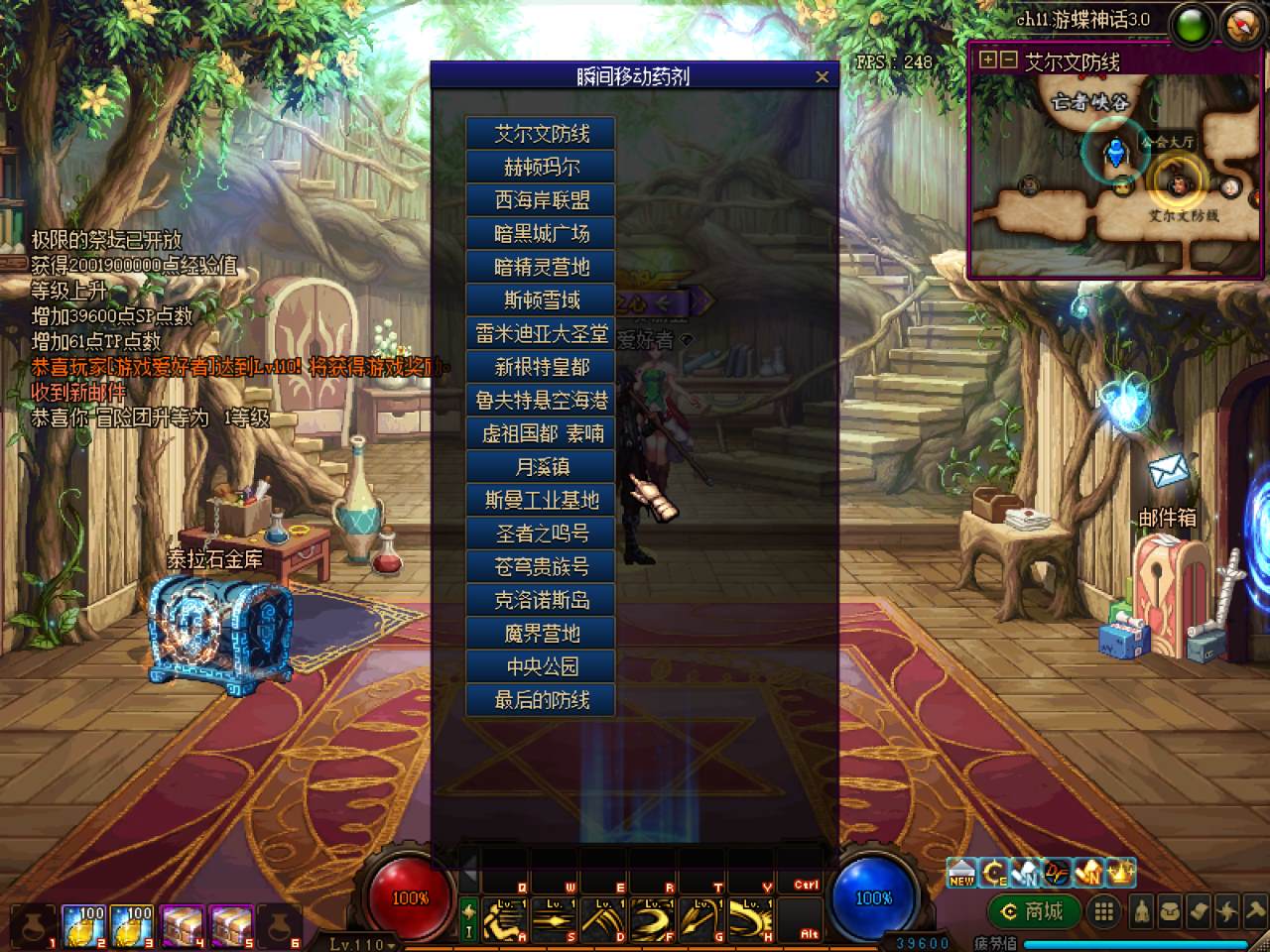Select 鲁夫特悬空海港
This screenshot has width=1270, height=952.
tap(541, 401)
